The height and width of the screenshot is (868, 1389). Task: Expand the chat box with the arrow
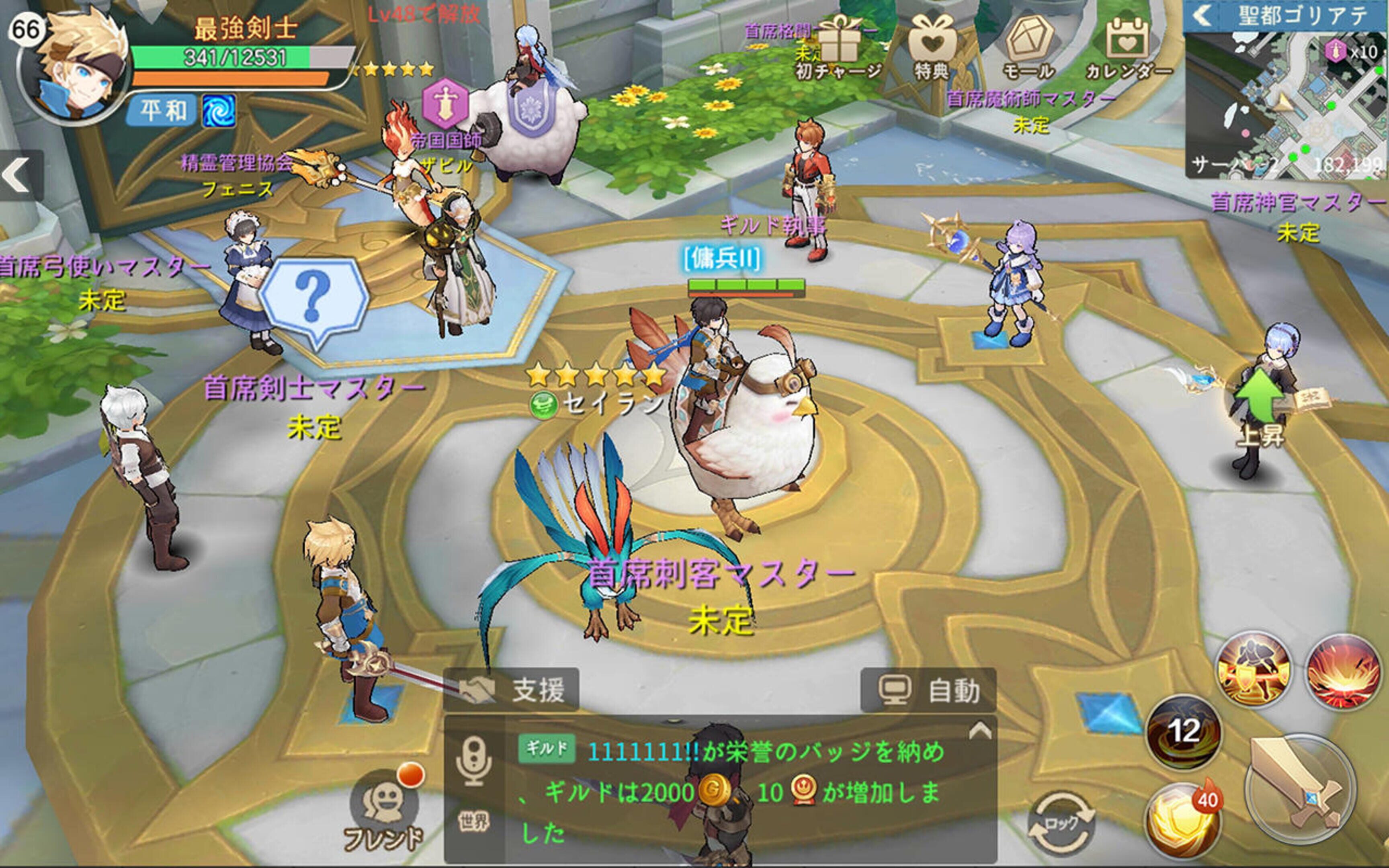980,731
